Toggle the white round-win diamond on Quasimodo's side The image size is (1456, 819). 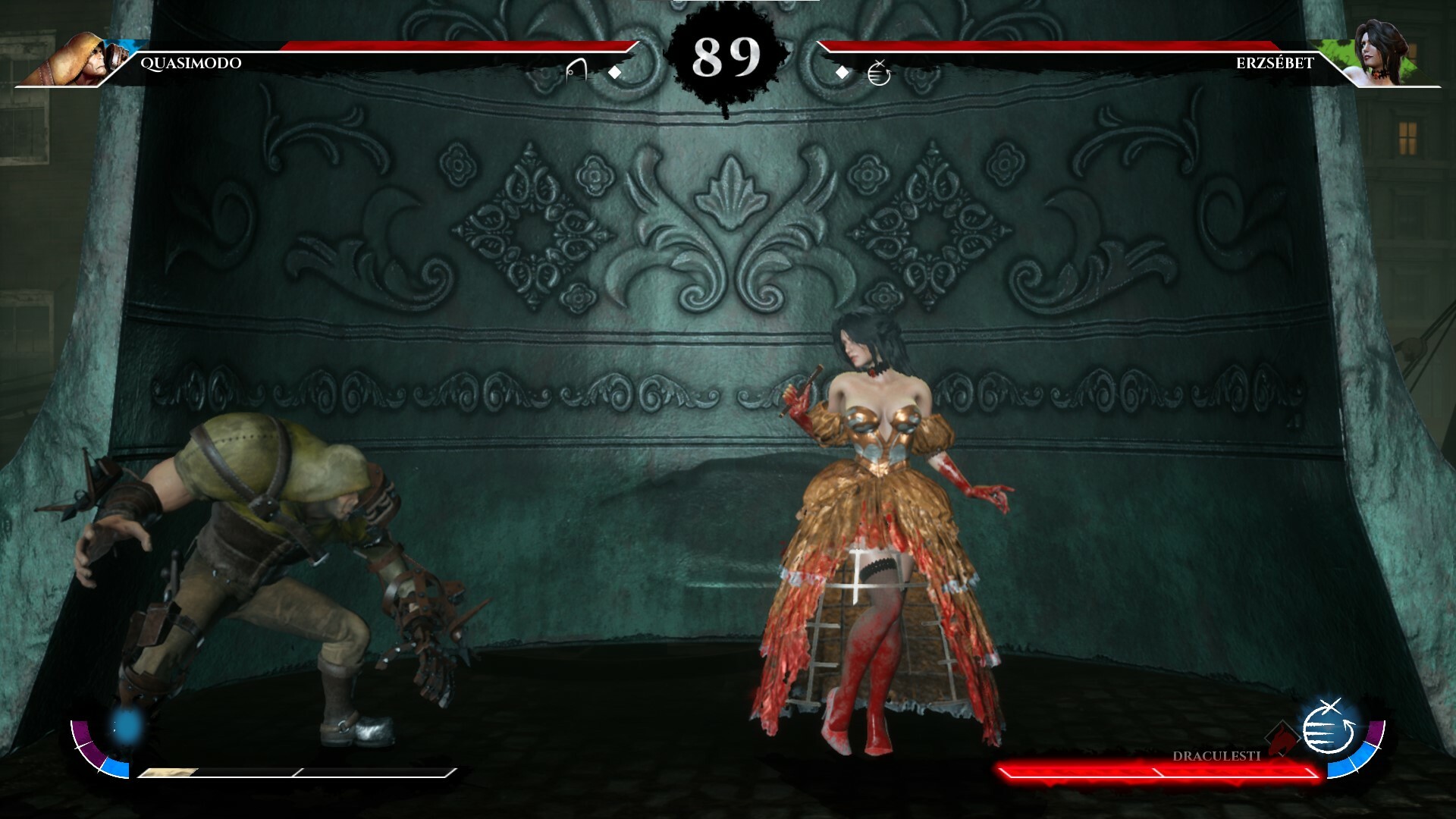tap(614, 74)
